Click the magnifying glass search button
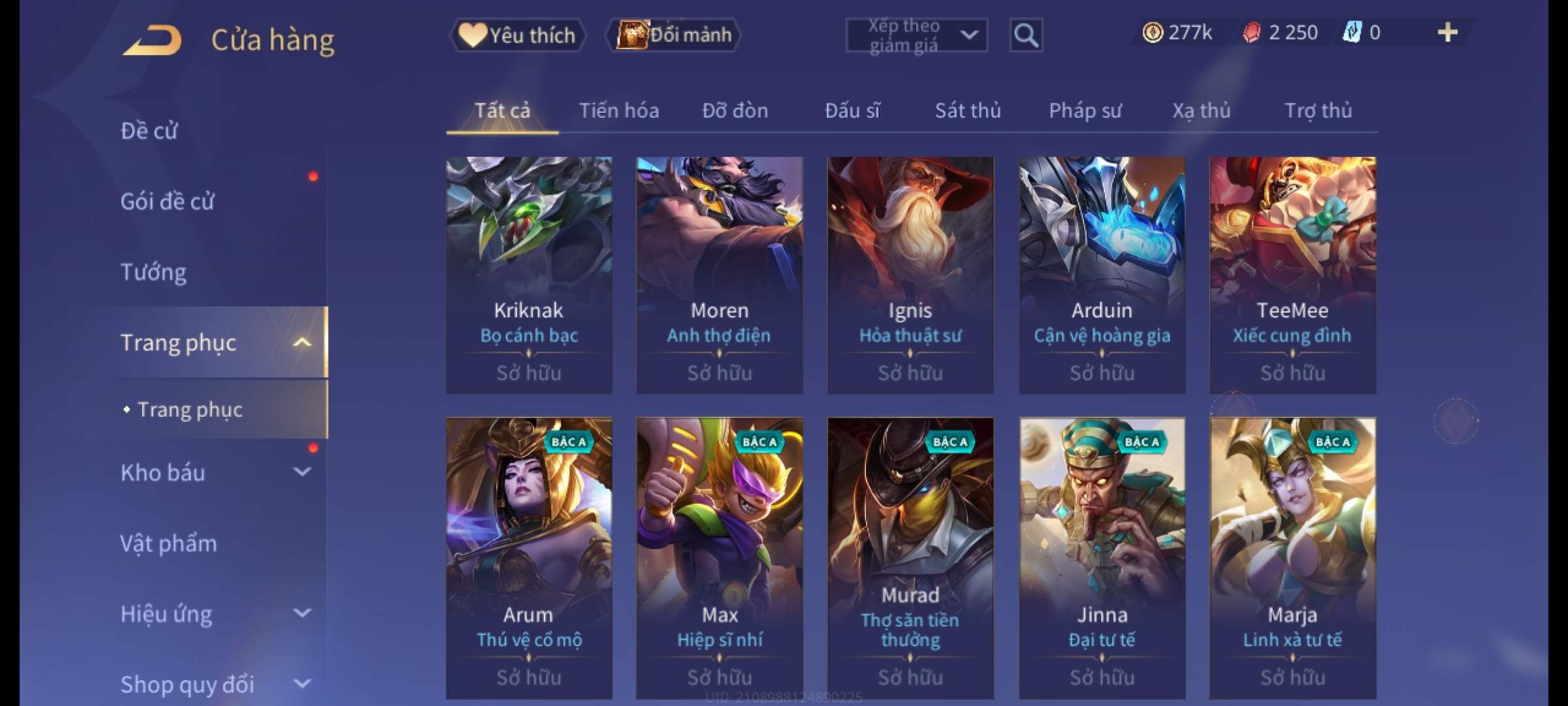 [x=1026, y=35]
